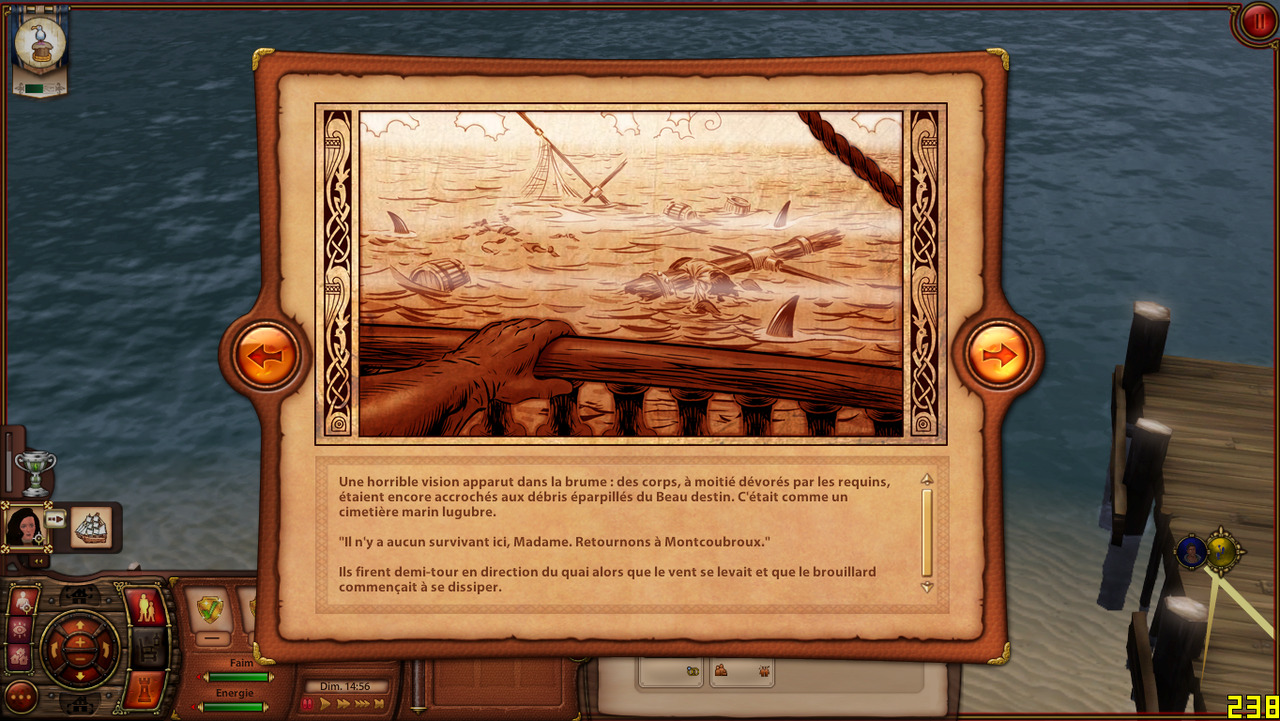Click the yellow quest marker on the dock

click(x=1222, y=551)
